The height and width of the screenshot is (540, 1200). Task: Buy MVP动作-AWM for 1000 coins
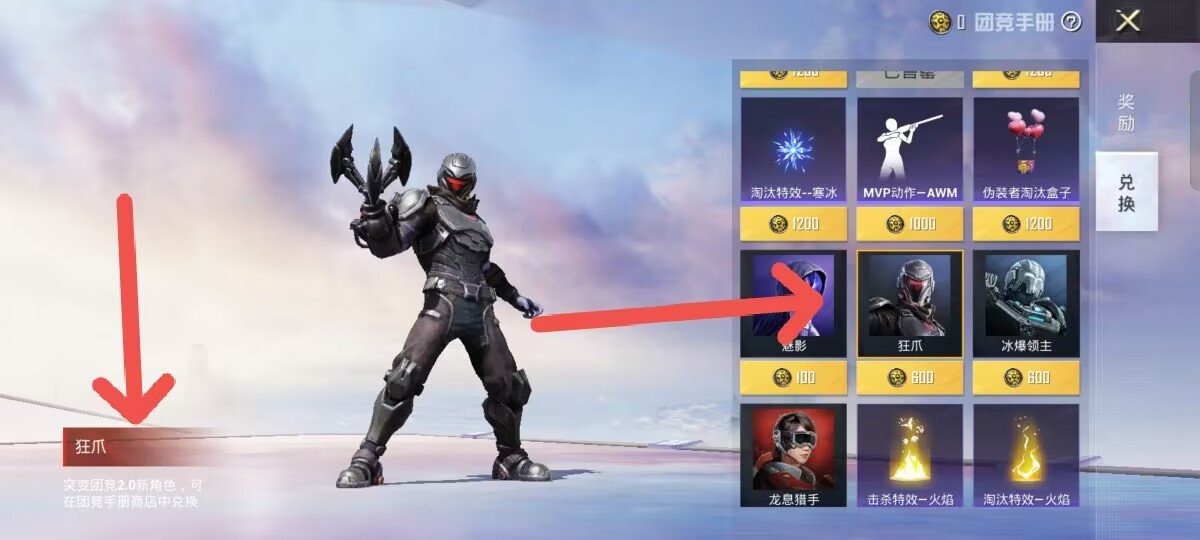910,224
